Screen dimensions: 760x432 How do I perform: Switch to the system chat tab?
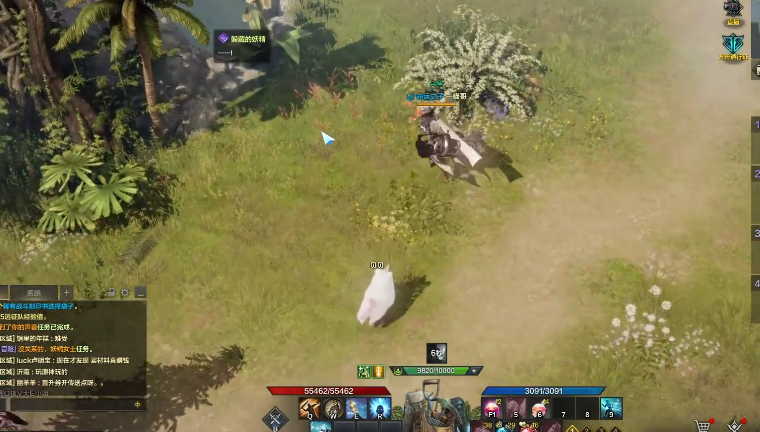tap(34, 292)
